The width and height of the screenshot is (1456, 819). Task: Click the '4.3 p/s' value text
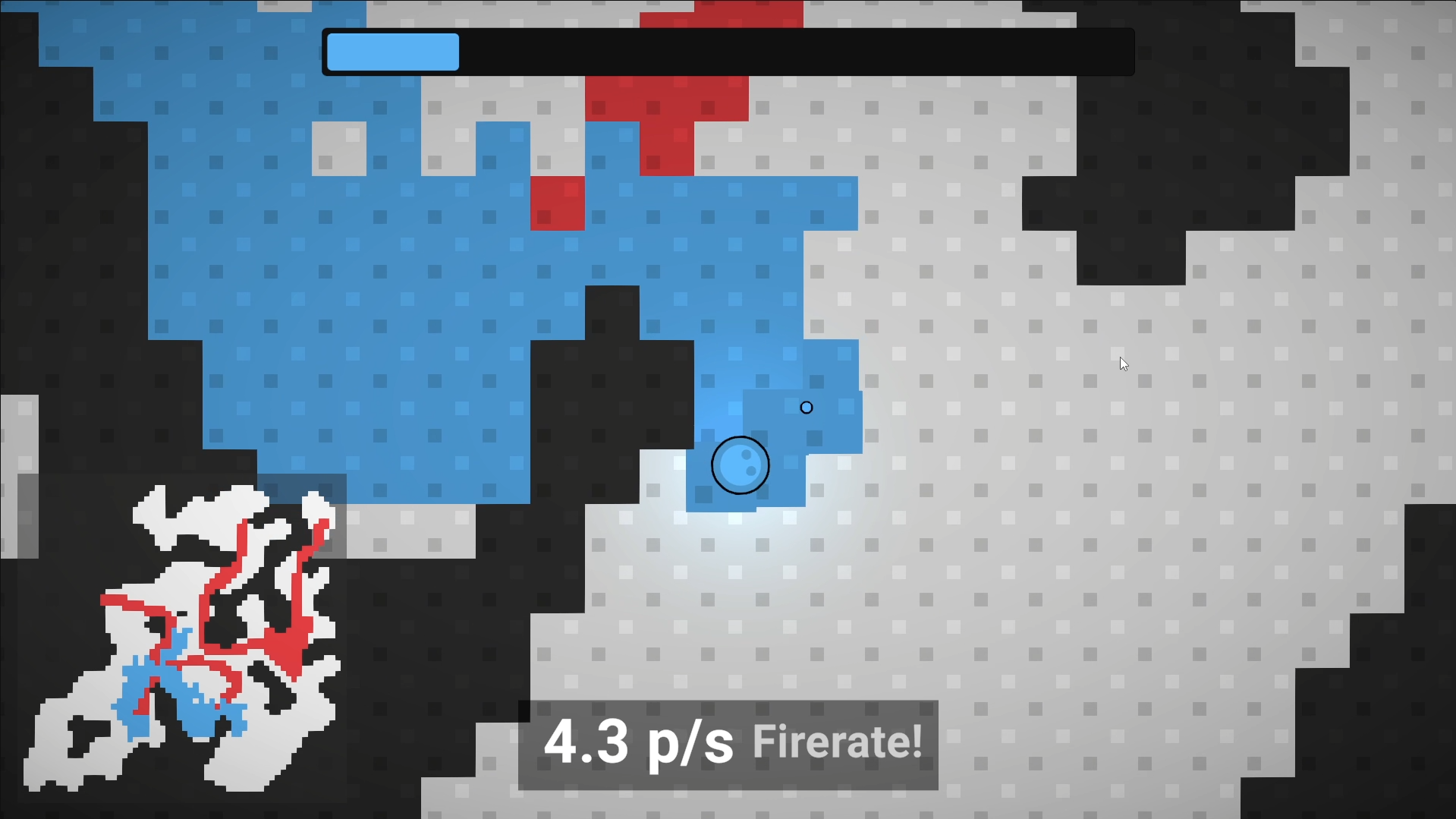(641, 744)
